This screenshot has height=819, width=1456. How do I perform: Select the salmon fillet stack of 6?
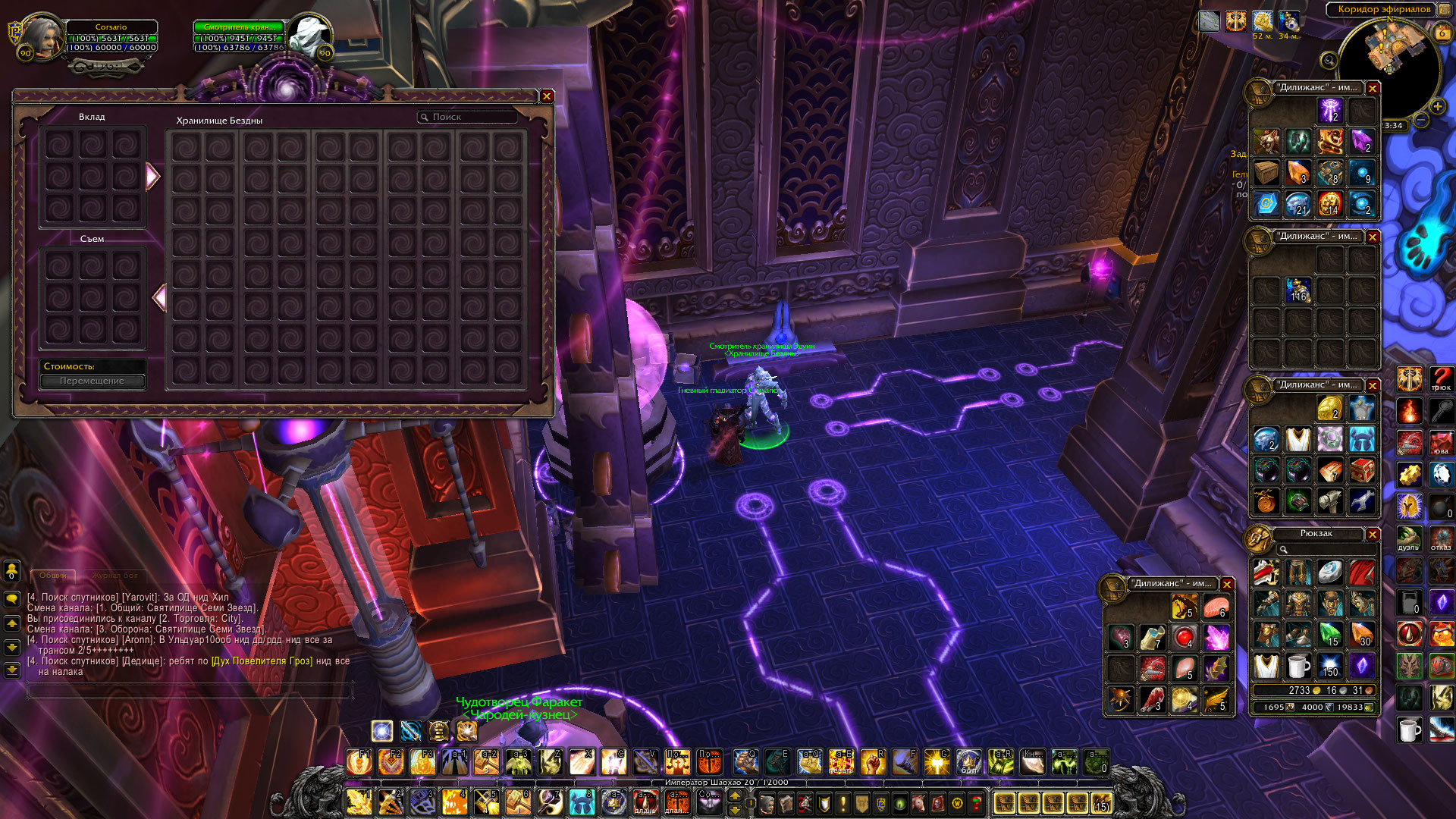click(x=1216, y=607)
